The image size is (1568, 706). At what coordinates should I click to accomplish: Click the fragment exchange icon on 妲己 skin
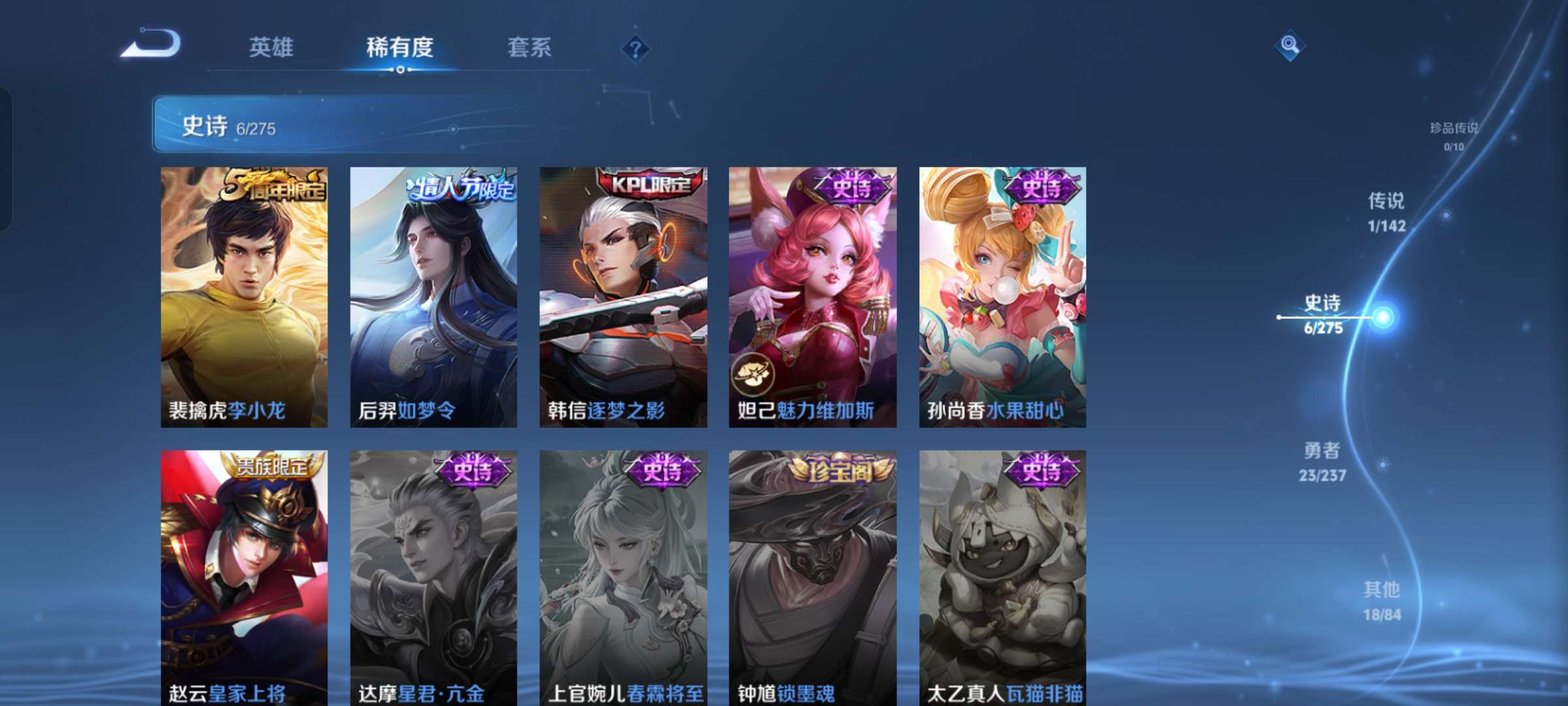pos(752,373)
